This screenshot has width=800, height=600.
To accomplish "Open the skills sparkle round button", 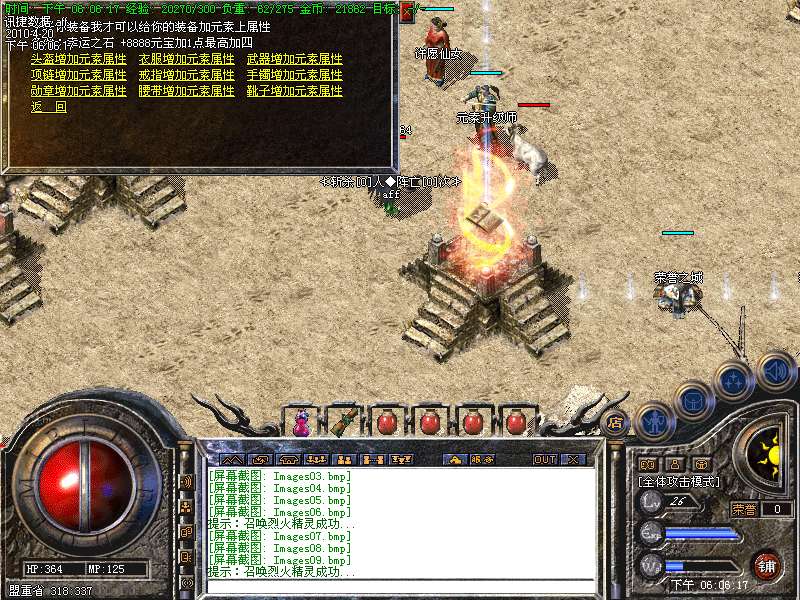I will click(x=735, y=381).
